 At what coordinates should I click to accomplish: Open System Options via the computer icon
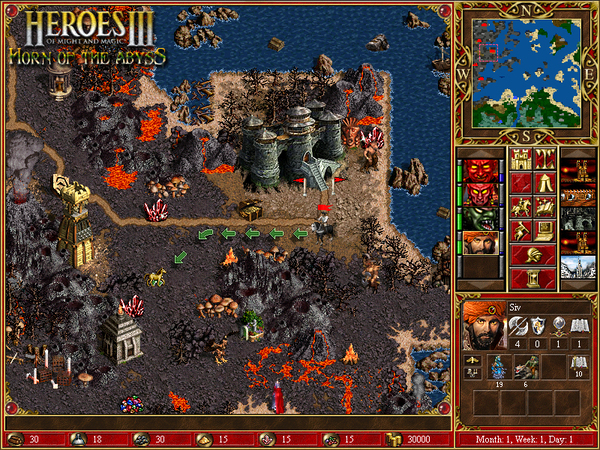click(x=546, y=231)
